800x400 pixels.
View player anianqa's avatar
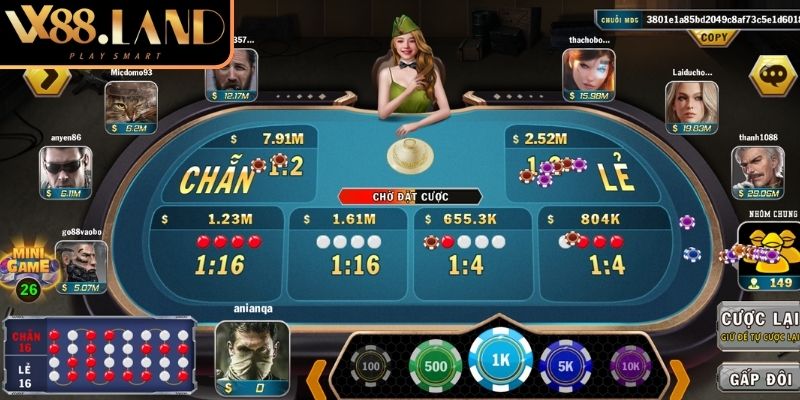[252, 346]
